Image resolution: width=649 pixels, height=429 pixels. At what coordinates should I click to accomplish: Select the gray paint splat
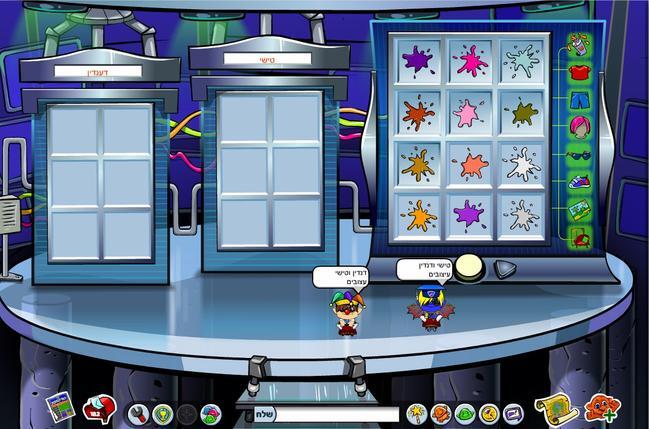pos(521,212)
